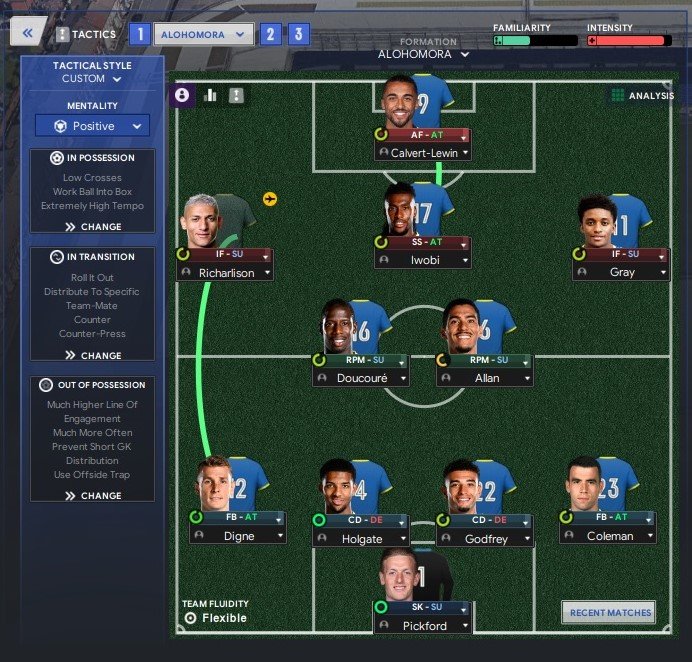Click the back arrow button
Image resolution: width=692 pixels, height=662 pixels.
tap(27, 33)
